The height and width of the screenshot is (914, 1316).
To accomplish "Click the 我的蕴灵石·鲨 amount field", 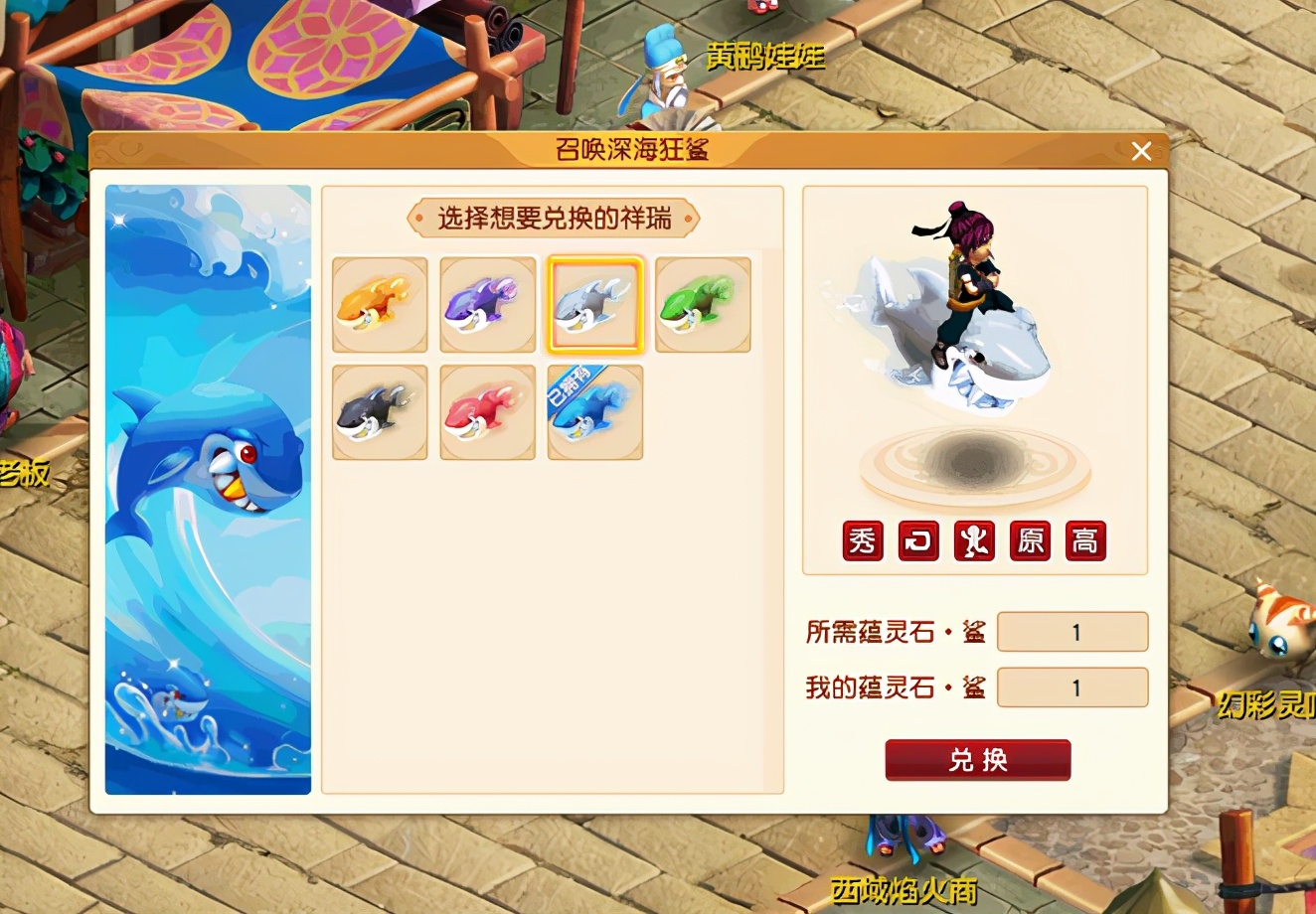I will pyautogui.click(x=1072, y=686).
